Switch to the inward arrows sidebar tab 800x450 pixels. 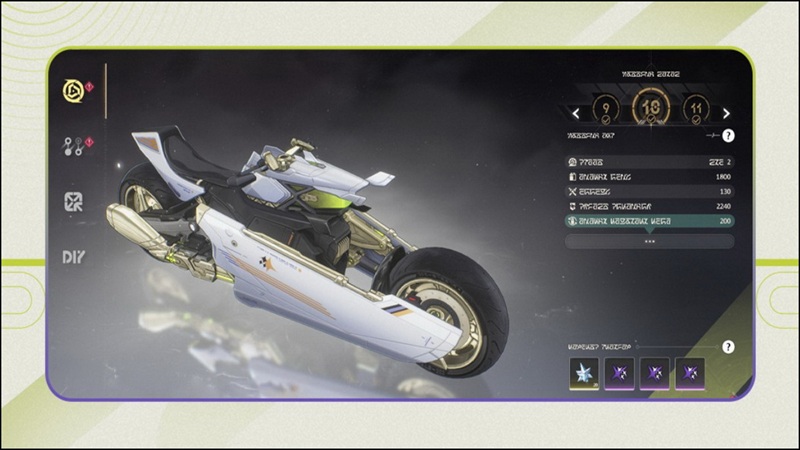click(73, 201)
